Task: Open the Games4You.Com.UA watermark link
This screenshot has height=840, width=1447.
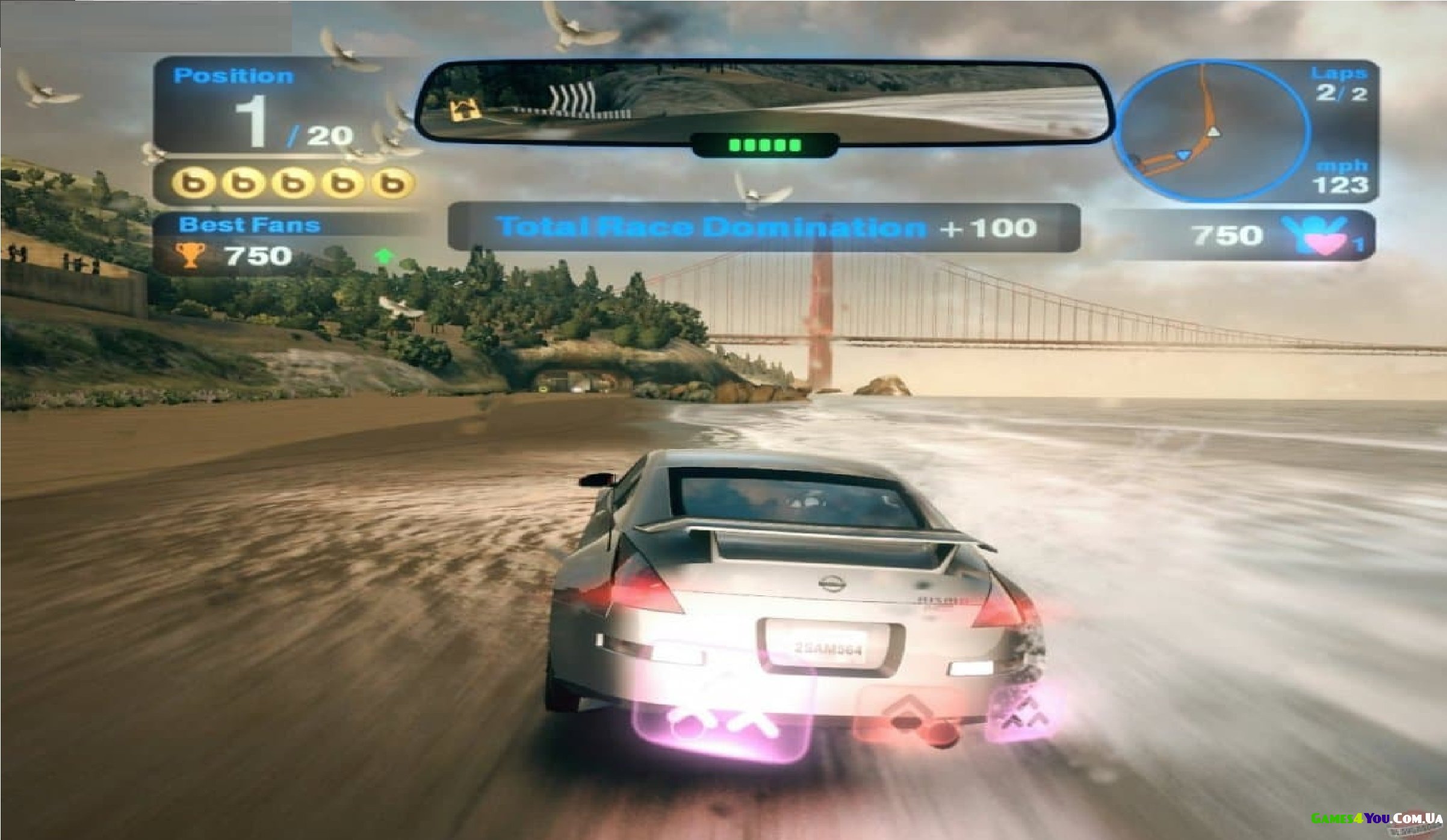Action: tap(1377, 819)
